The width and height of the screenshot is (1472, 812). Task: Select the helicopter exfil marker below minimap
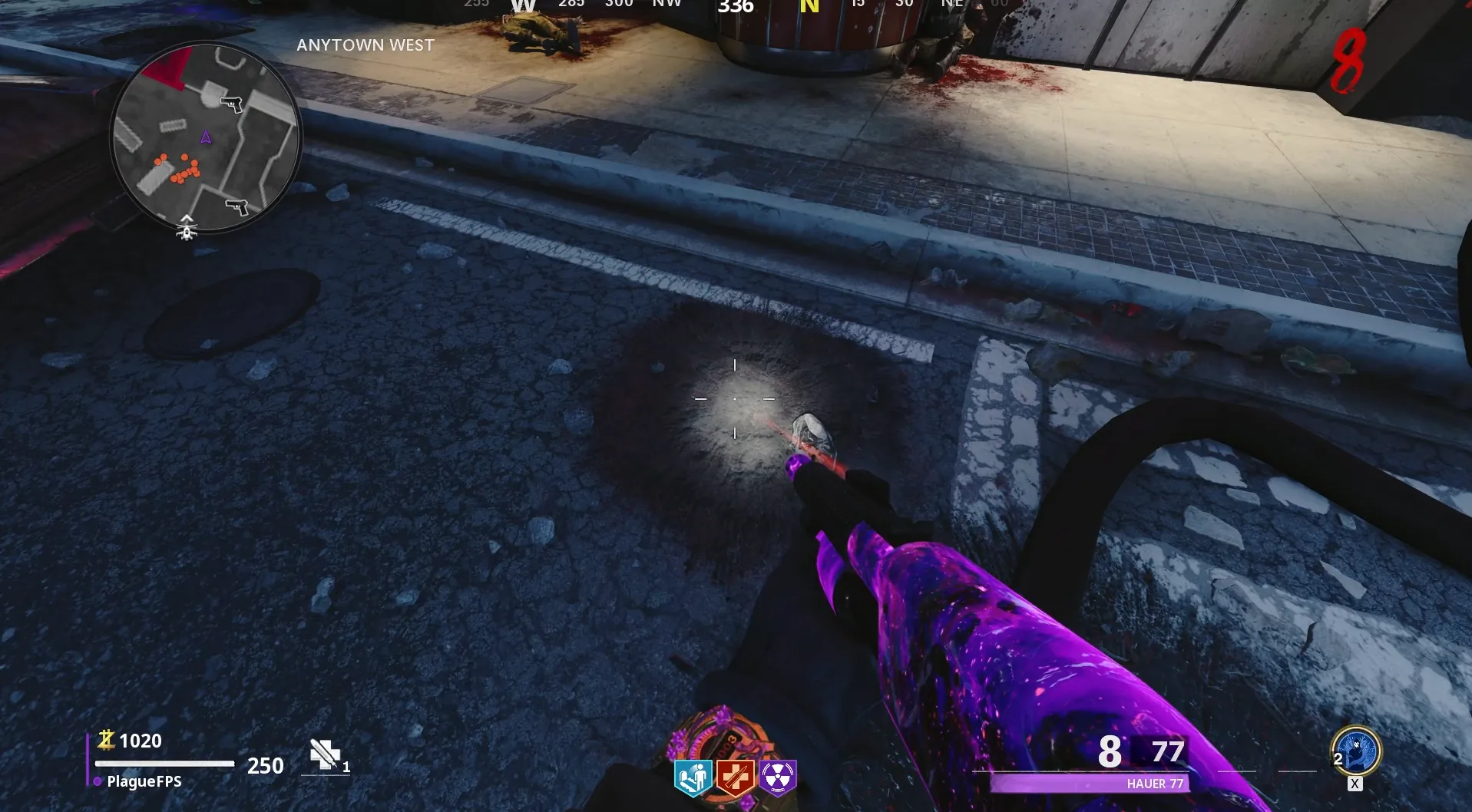[x=187, y=227]
